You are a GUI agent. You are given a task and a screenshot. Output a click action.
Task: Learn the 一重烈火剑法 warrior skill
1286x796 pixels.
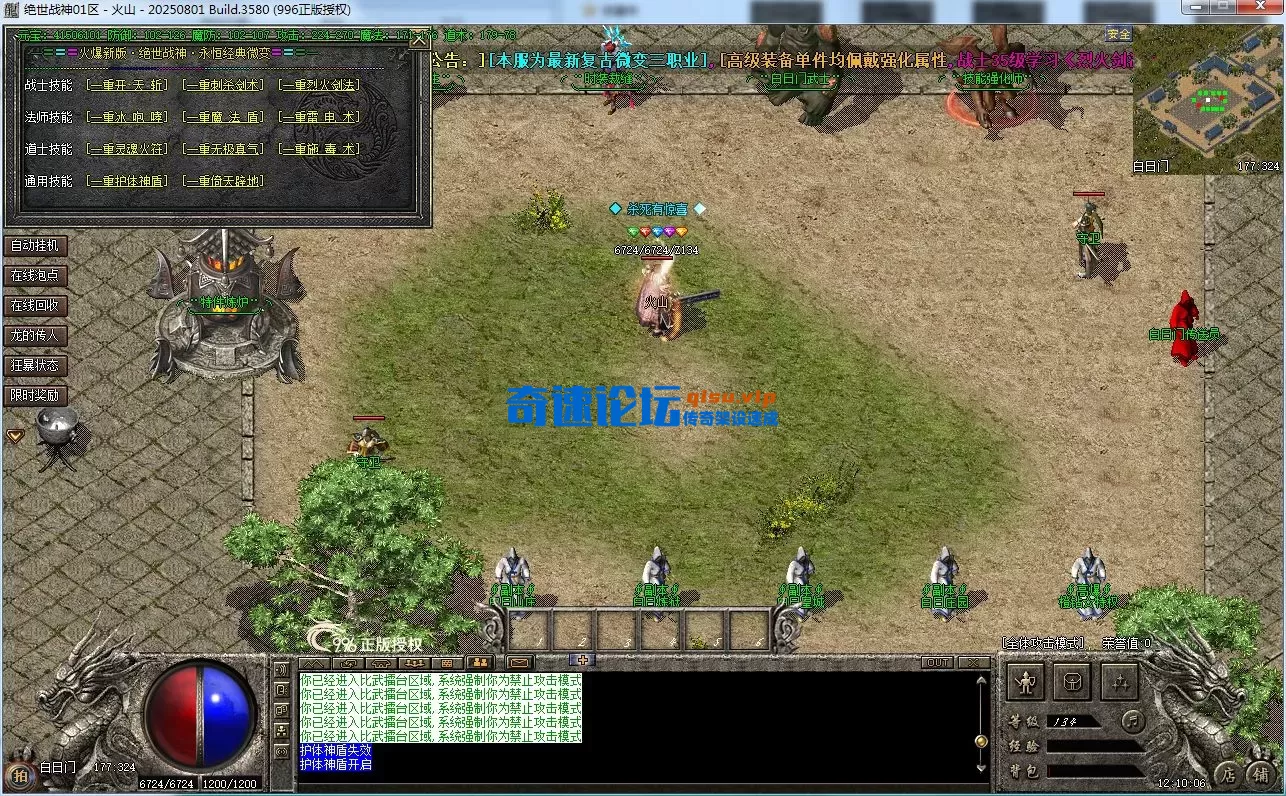pos(318,84)
